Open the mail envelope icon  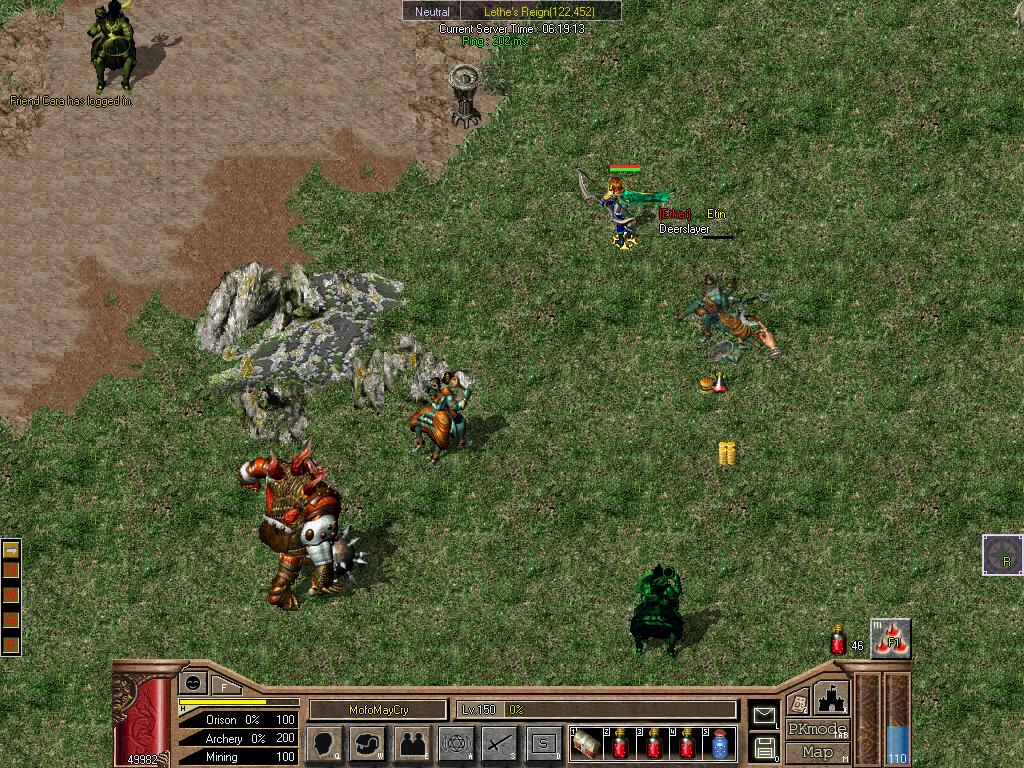764,714
